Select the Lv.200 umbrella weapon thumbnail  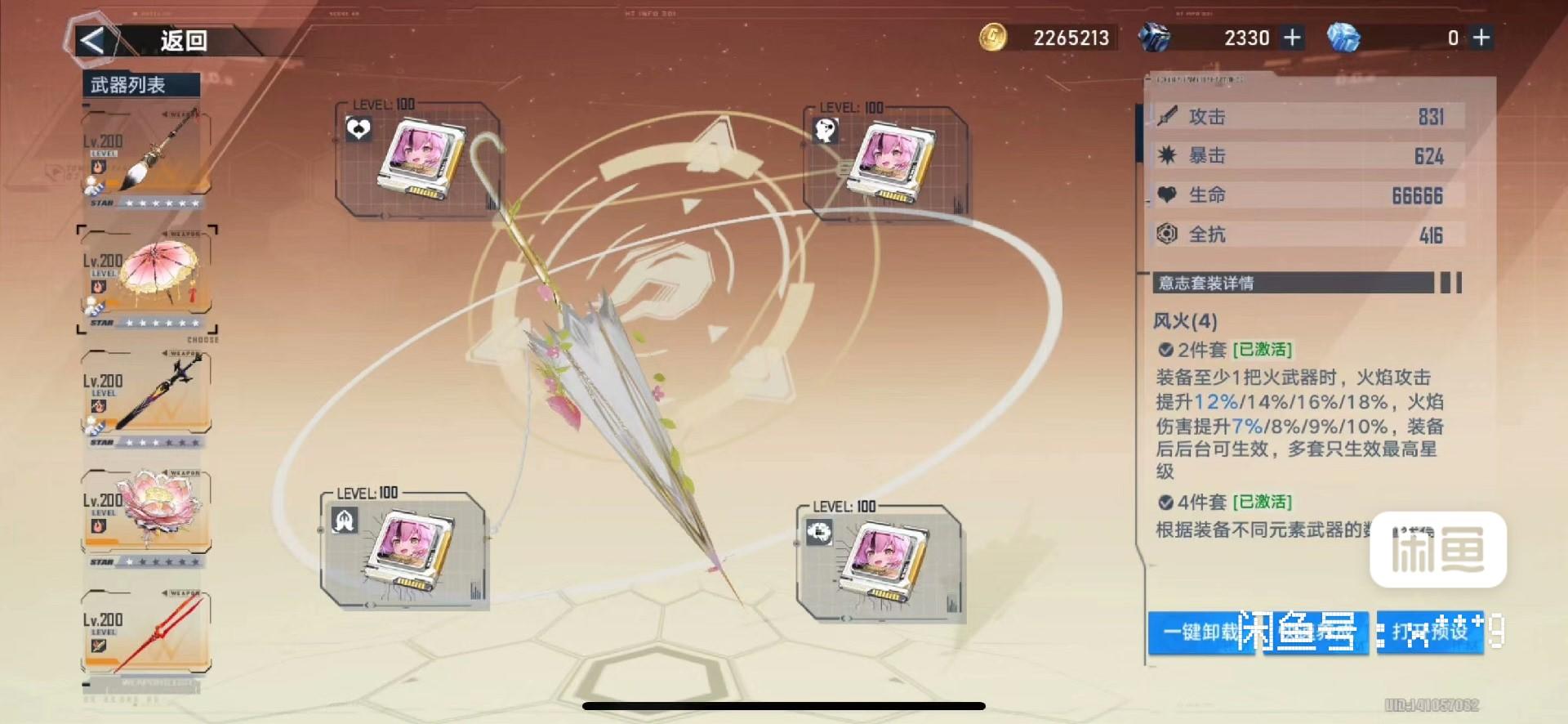click(x=159, y=271)
